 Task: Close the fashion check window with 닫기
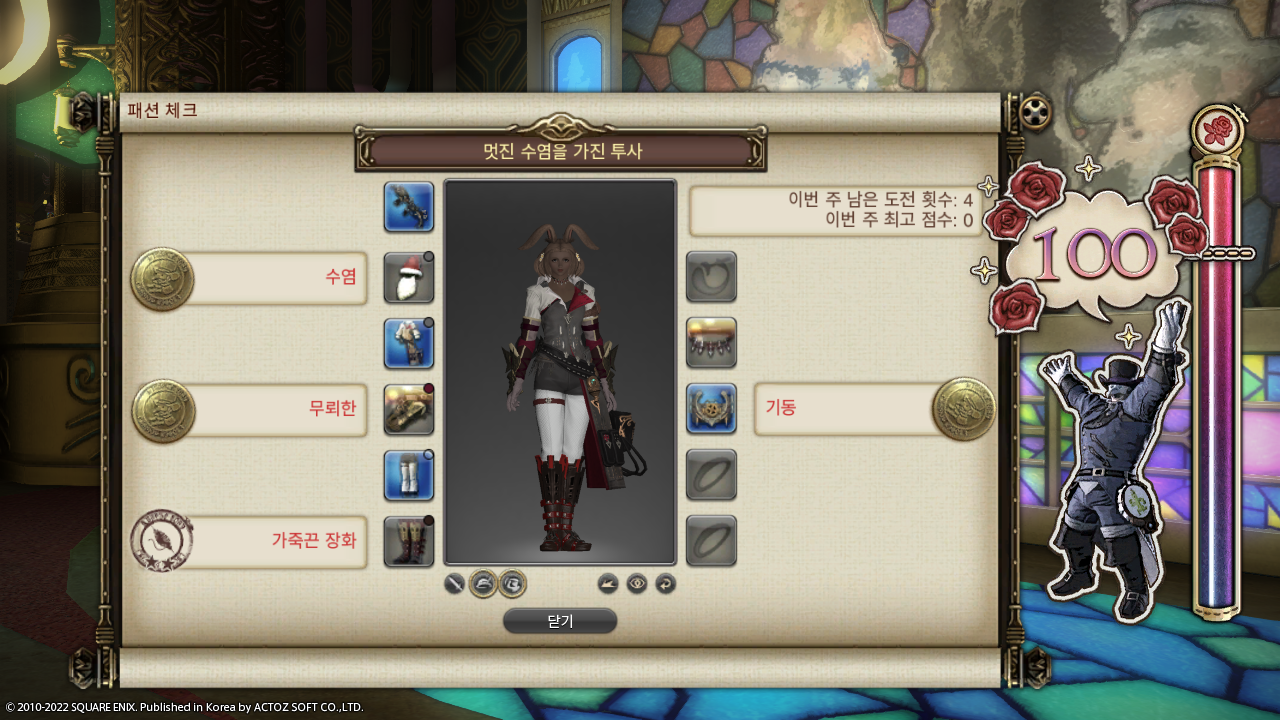(x=560, y=621)
